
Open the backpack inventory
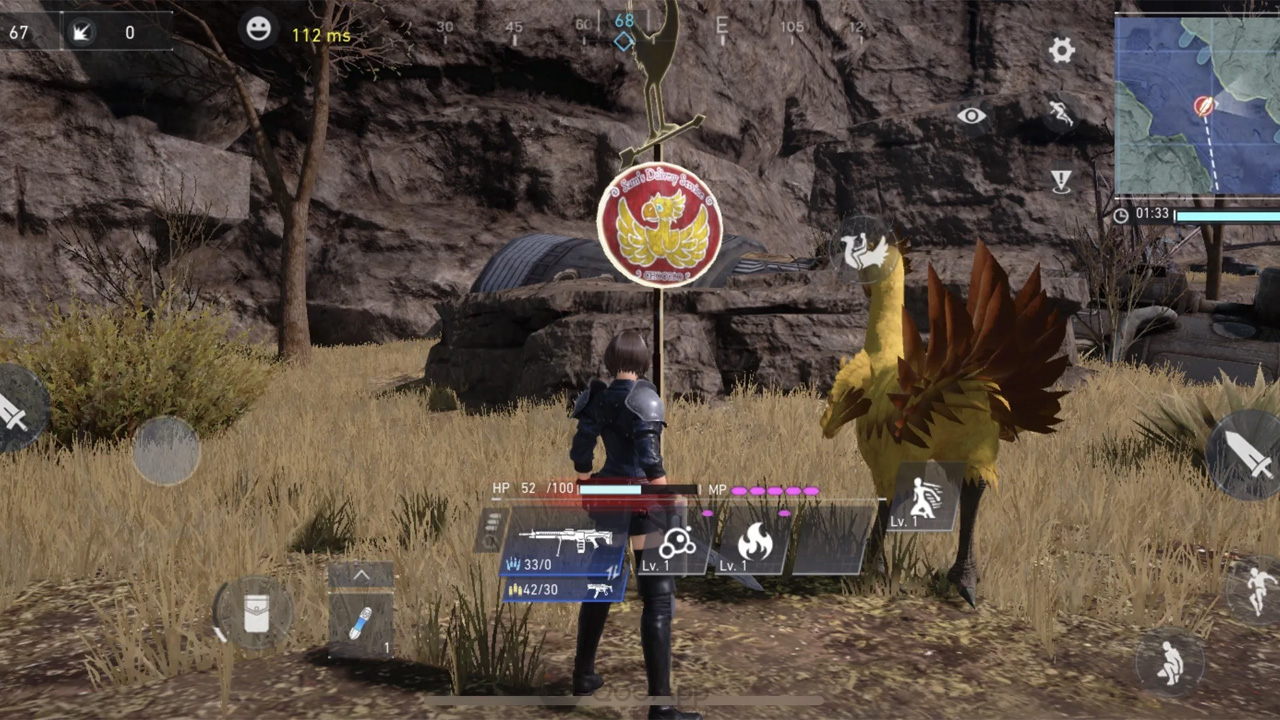pyautogui.click(x=256, y=612)
